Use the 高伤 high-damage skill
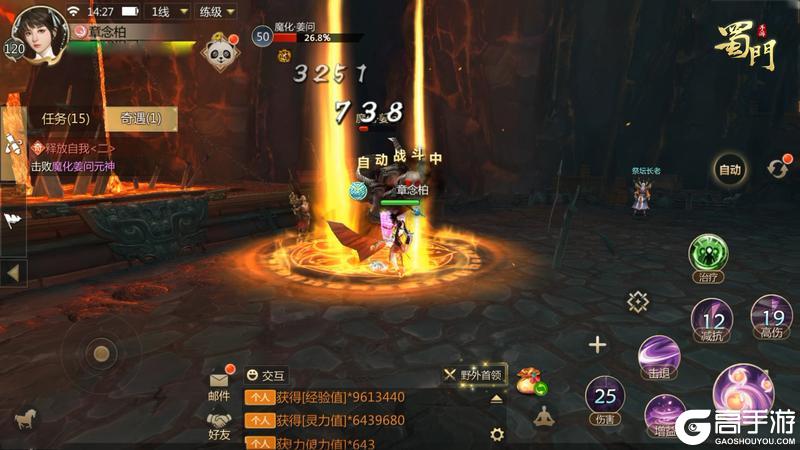The image size is (800, 450). [771, 316]
